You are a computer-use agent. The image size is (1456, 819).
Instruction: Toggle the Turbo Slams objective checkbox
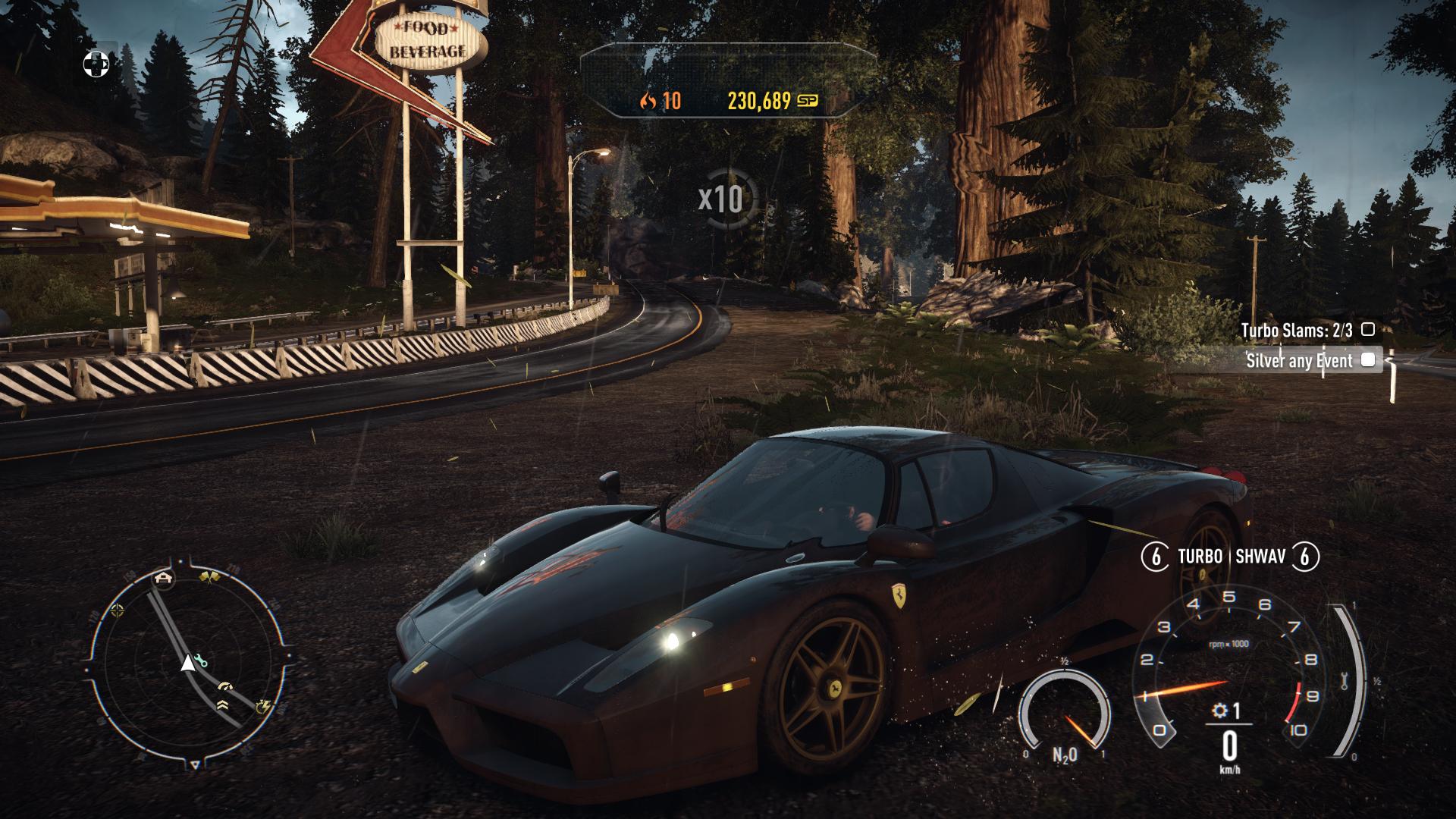1367,330
